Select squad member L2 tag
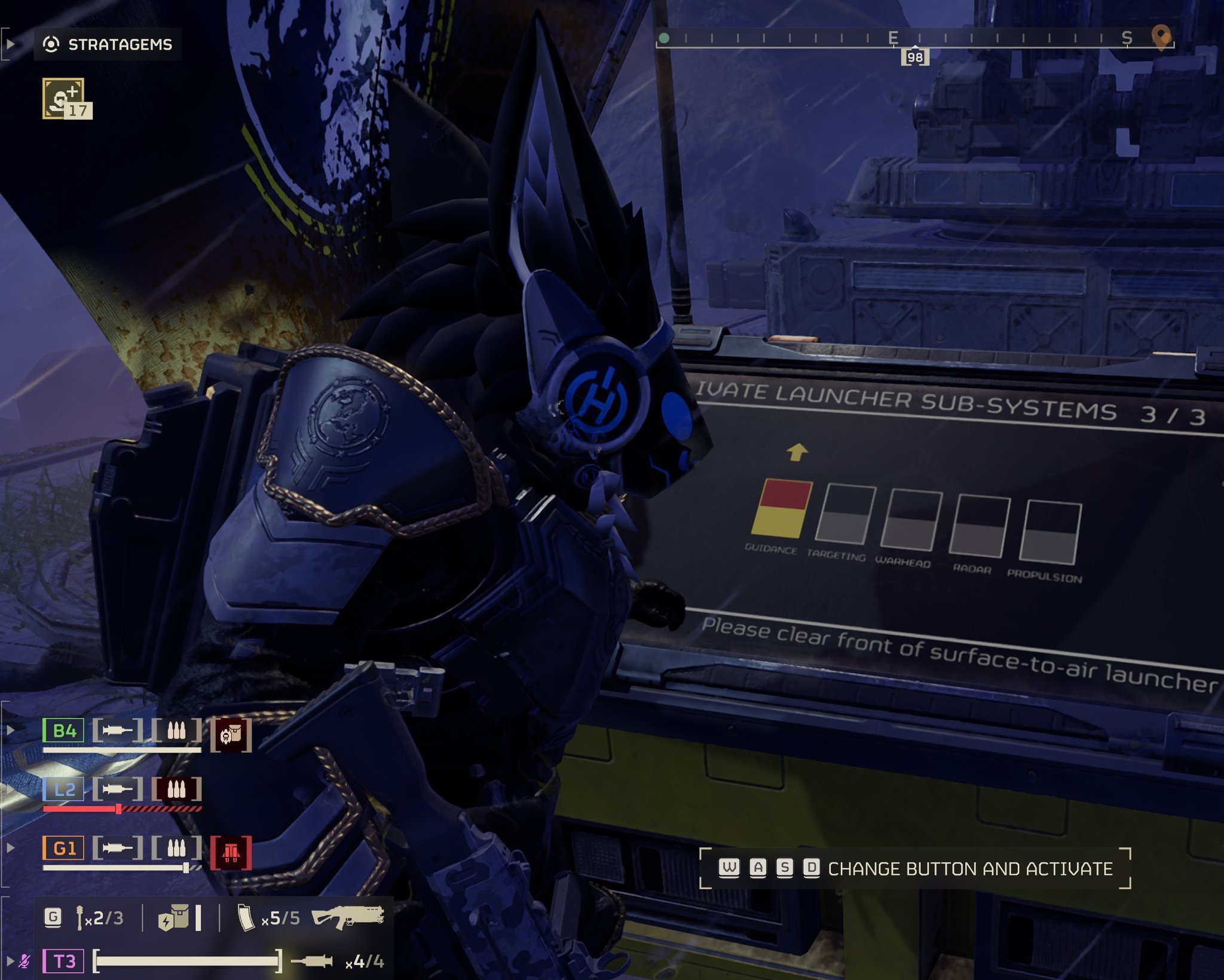1224x980 pixels. pos(63,789)
